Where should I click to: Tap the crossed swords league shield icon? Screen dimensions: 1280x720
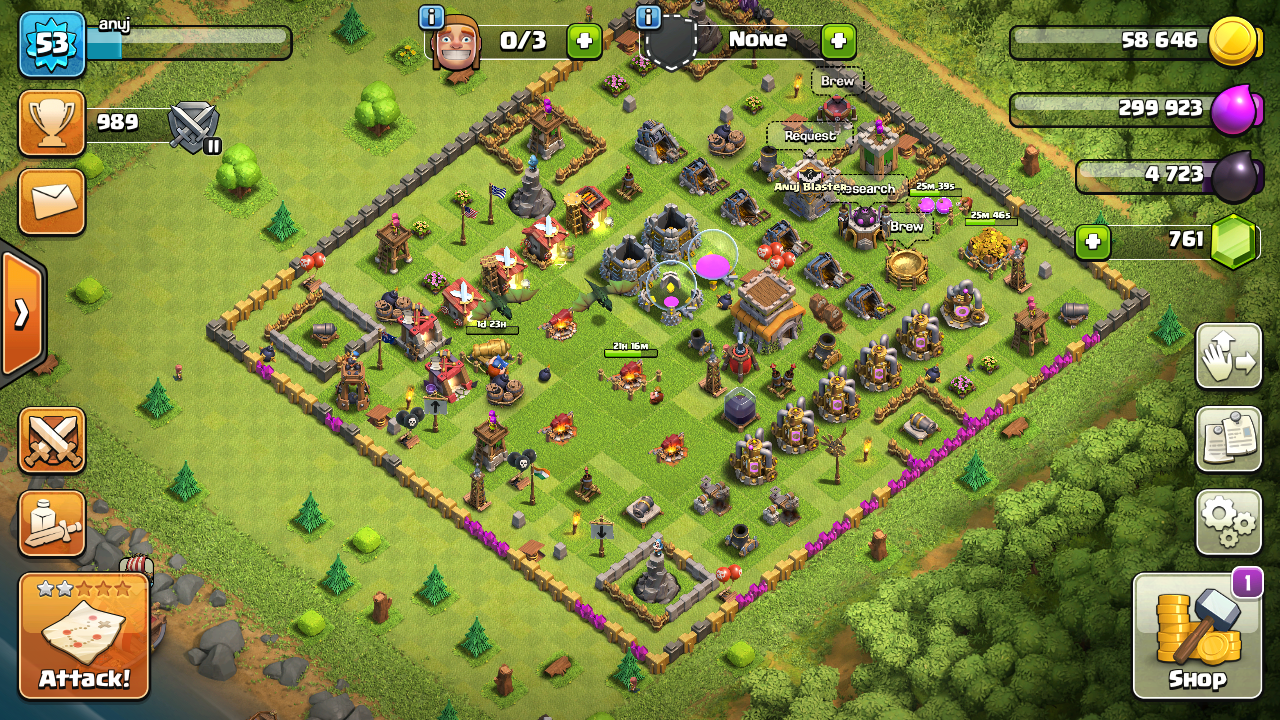click(x=193, y=127)
